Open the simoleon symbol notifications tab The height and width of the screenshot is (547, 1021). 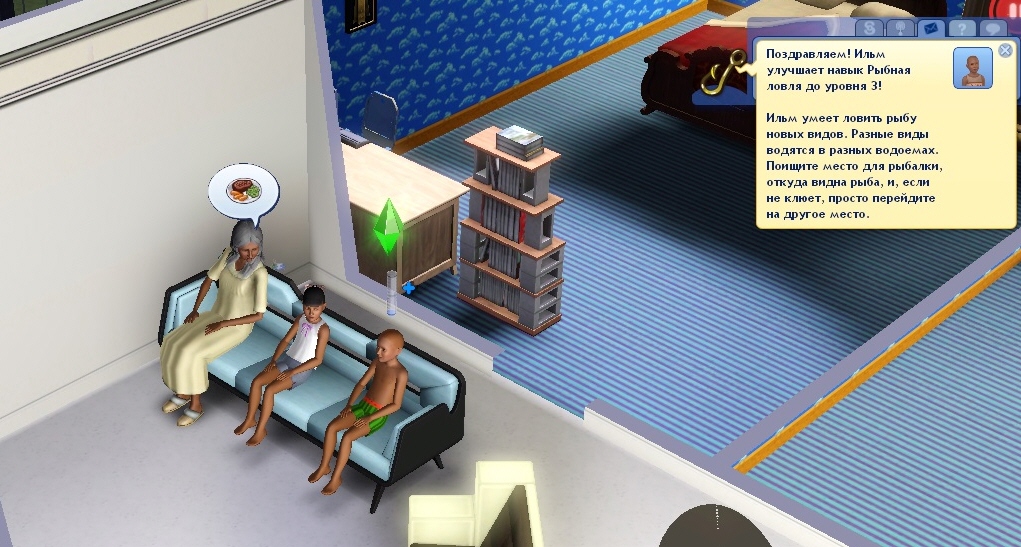tap(869, 29)
